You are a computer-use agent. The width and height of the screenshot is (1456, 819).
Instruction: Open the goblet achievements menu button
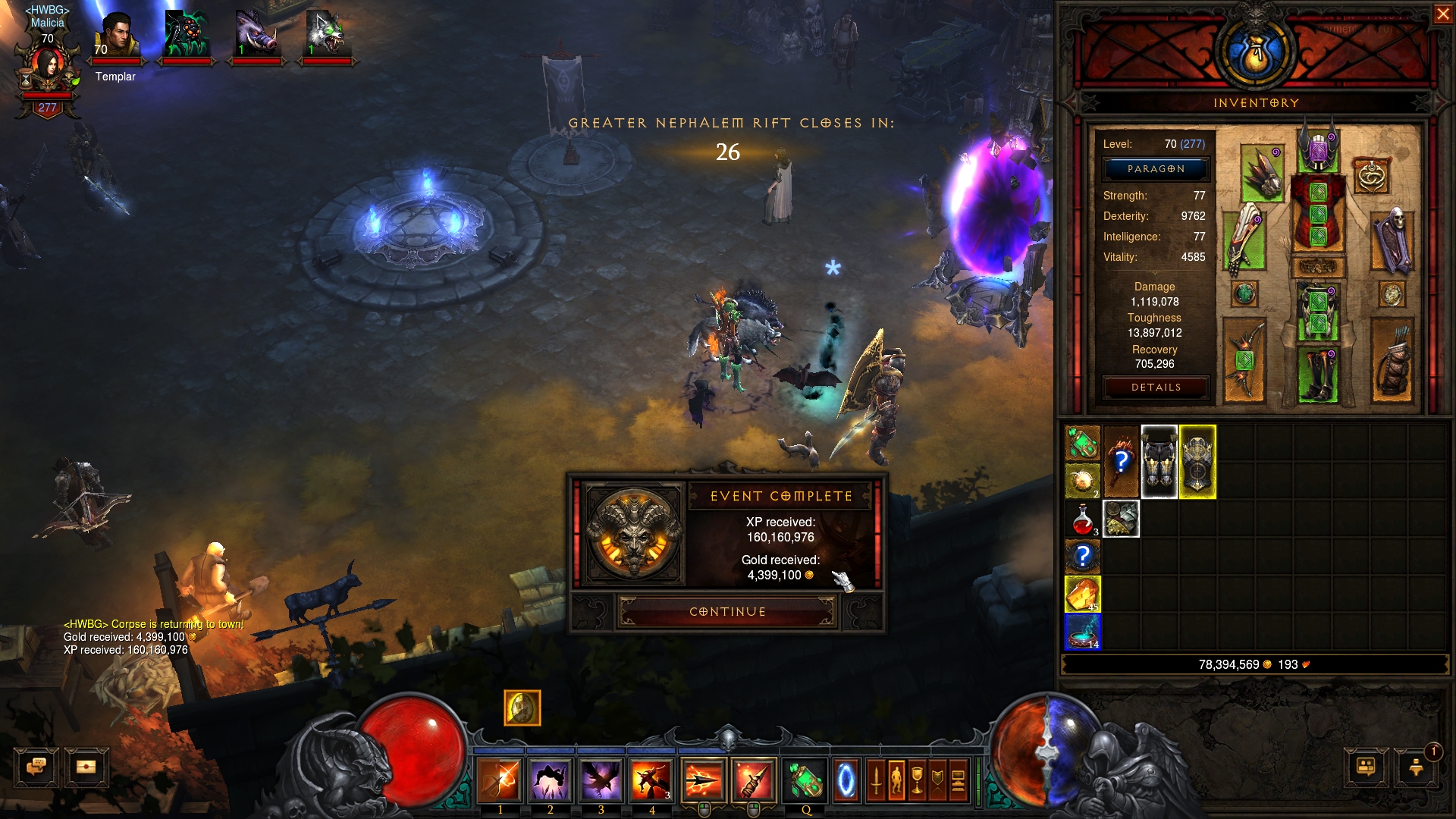(x=917, y=781)
